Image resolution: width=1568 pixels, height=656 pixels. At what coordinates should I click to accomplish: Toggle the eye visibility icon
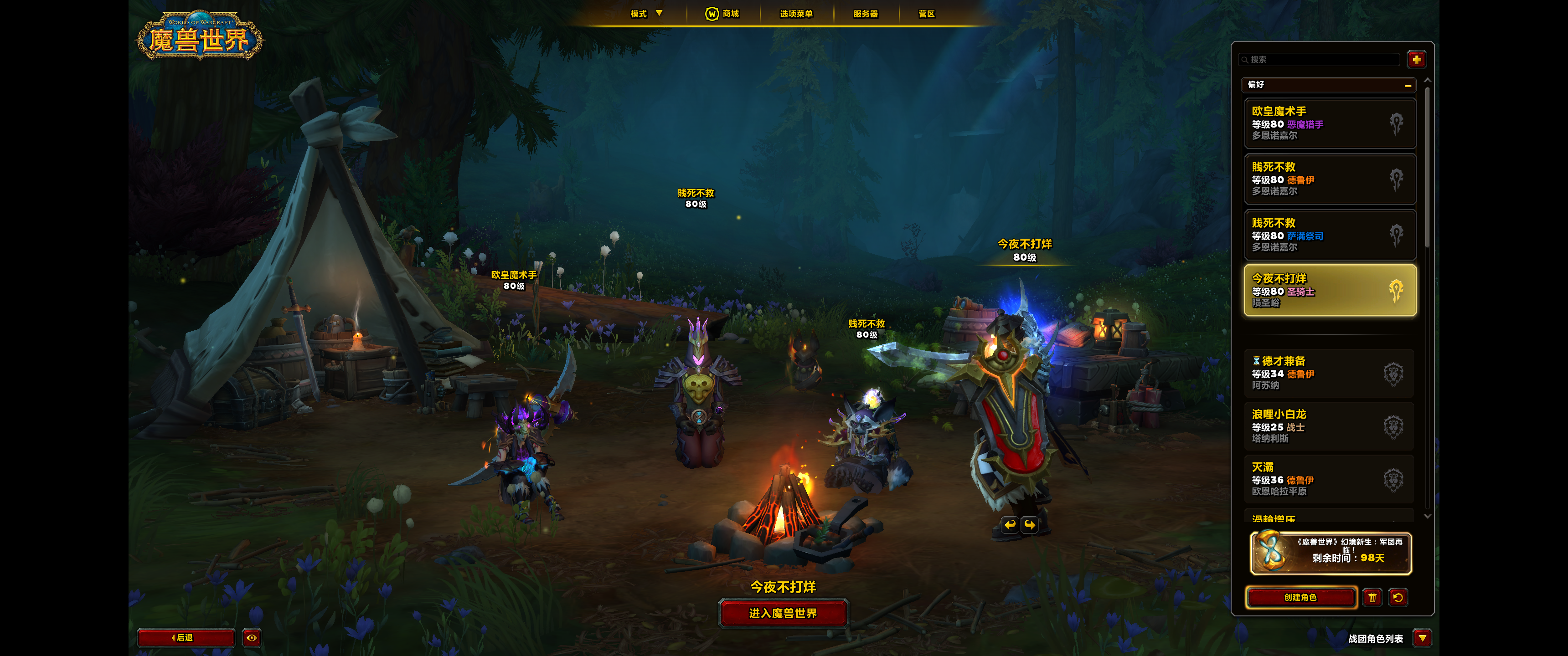click(252, 638)
